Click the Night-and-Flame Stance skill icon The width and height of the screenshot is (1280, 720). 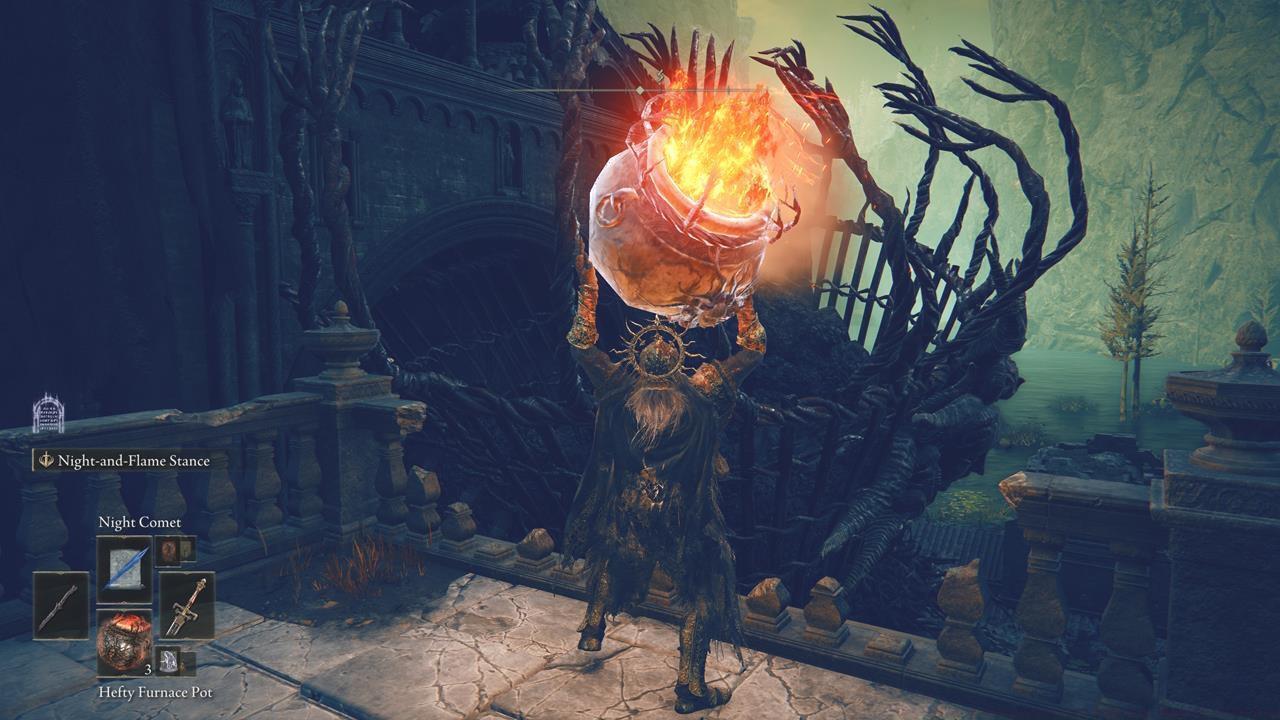coord(44,460)
